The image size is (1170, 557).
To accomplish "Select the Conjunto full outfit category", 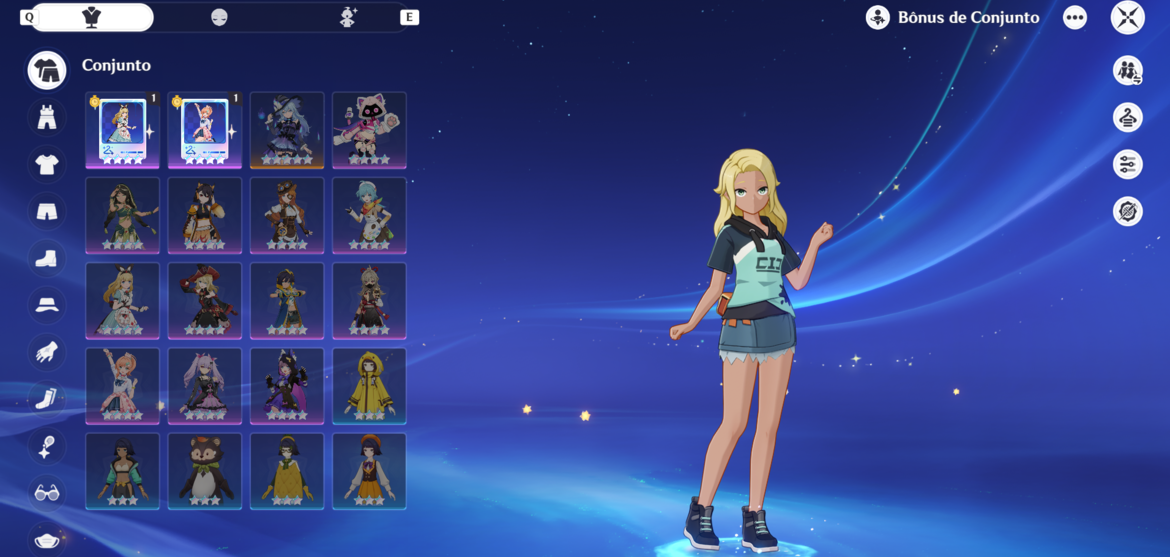I will coord(47,70).
